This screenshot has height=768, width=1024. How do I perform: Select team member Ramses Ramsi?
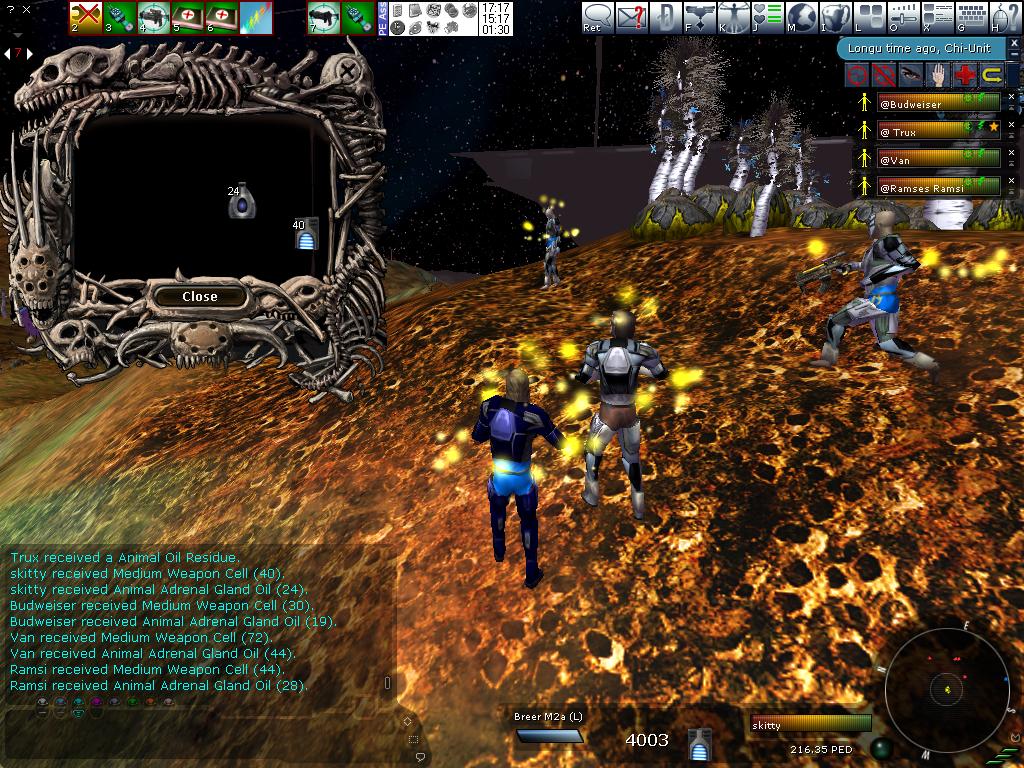coord(938,186)
